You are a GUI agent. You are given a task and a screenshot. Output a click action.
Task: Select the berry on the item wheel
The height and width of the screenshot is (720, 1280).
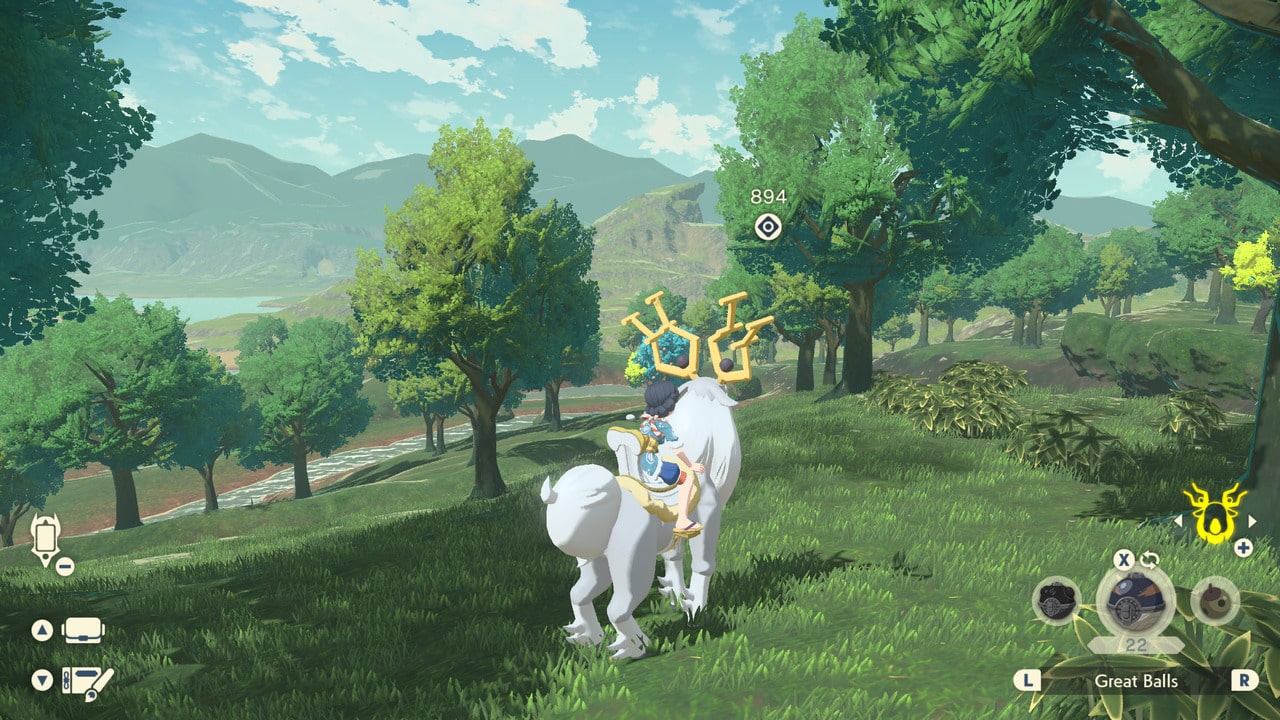pyautogui.click(x=1213, y=602)
